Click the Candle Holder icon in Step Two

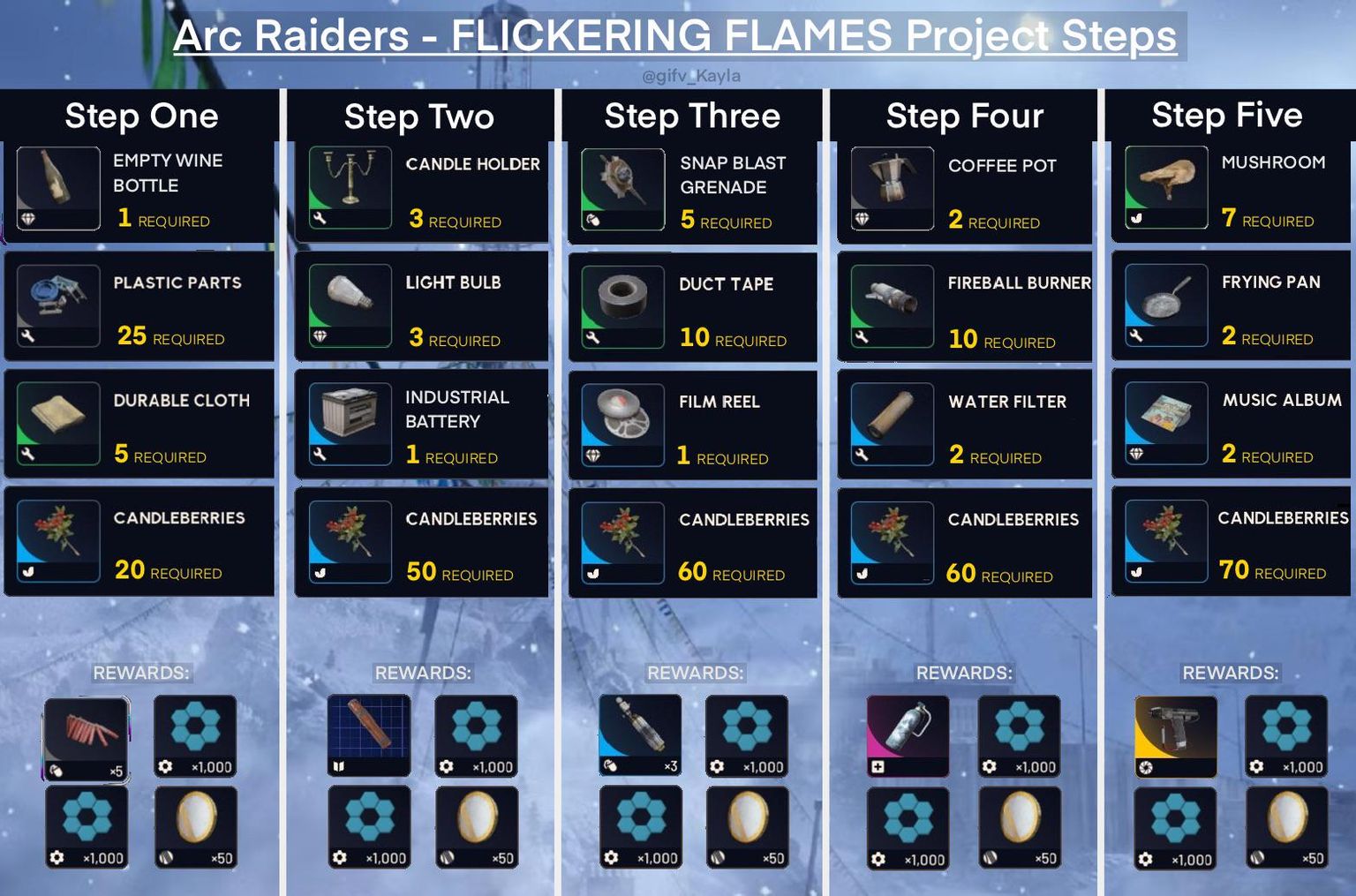click(350, 185)
